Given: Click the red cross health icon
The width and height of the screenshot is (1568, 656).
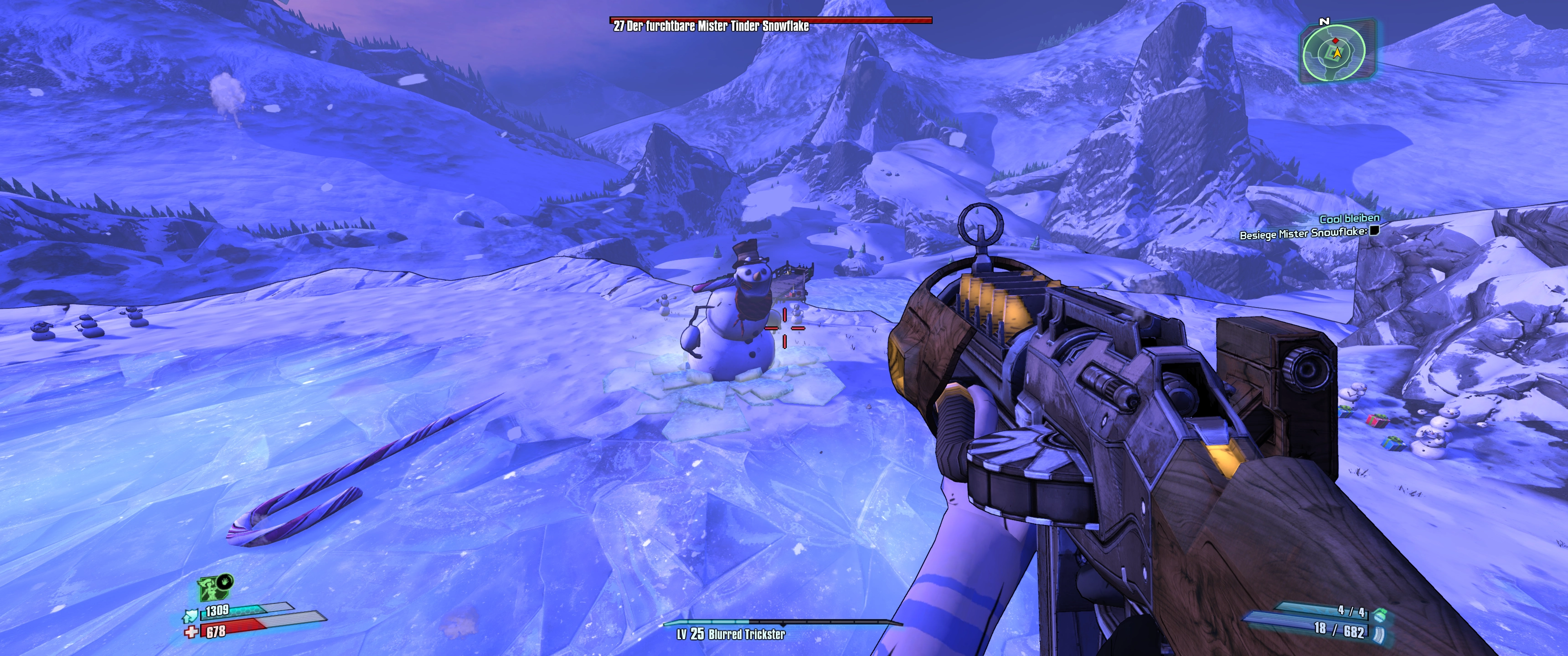Looking at the screenshot, I should pyautogui.click(x=191, y=633).
